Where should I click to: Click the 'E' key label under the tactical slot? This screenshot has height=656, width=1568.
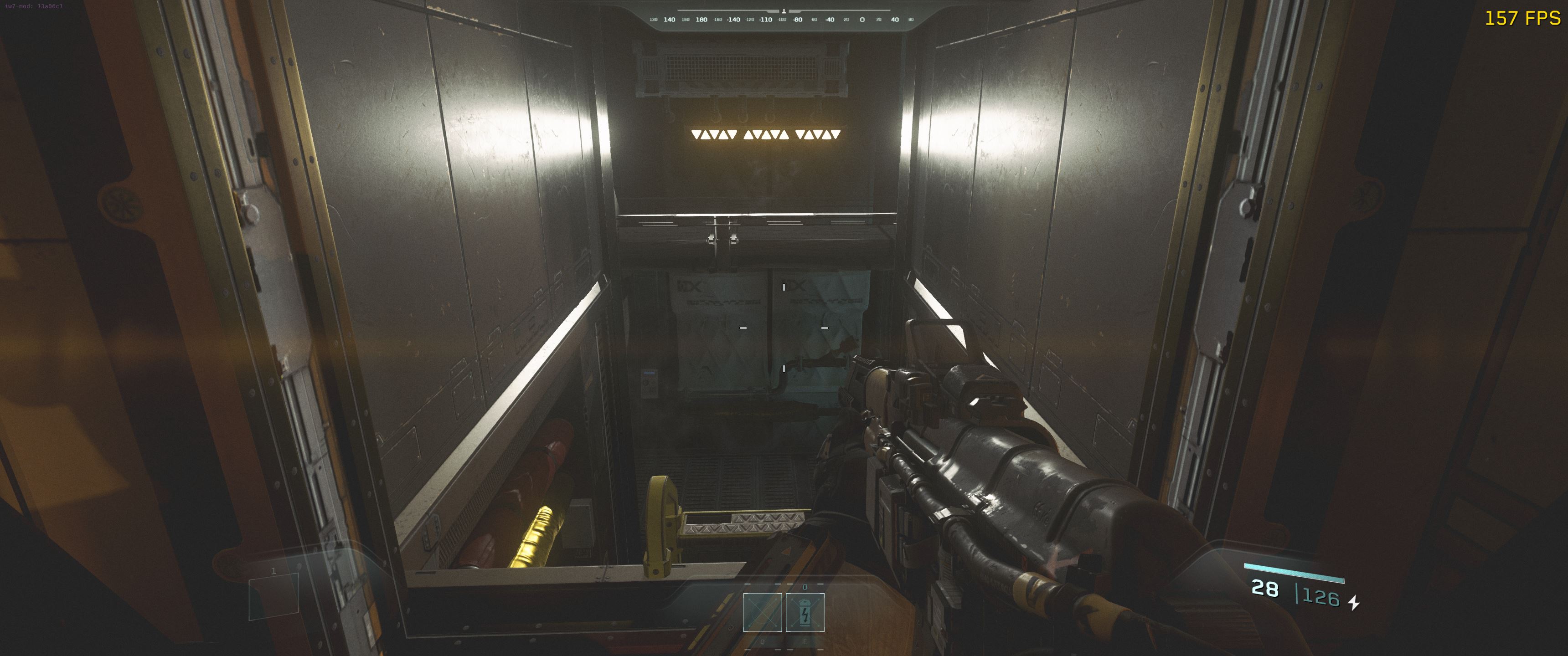click(805, 643)
